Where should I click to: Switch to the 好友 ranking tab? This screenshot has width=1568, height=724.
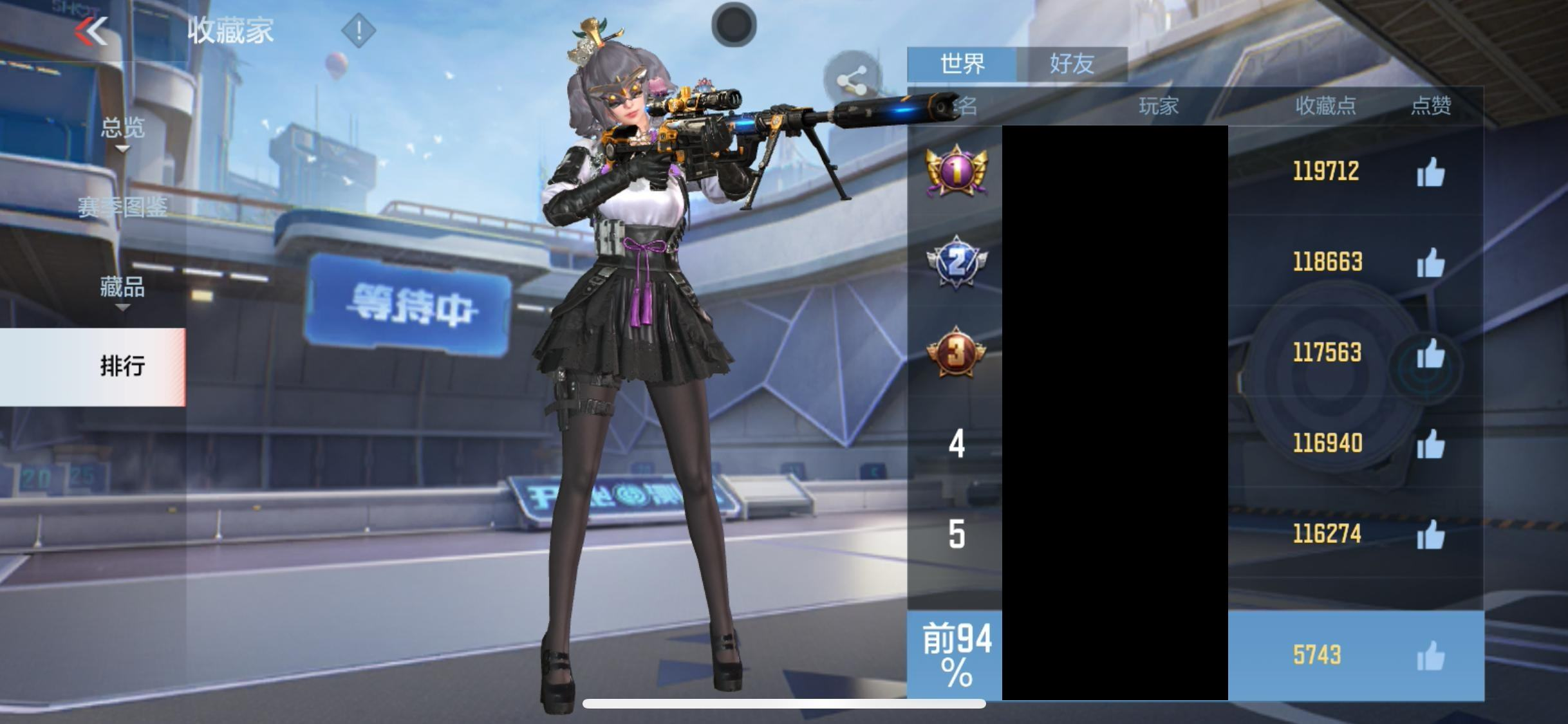click(1072, 64)
